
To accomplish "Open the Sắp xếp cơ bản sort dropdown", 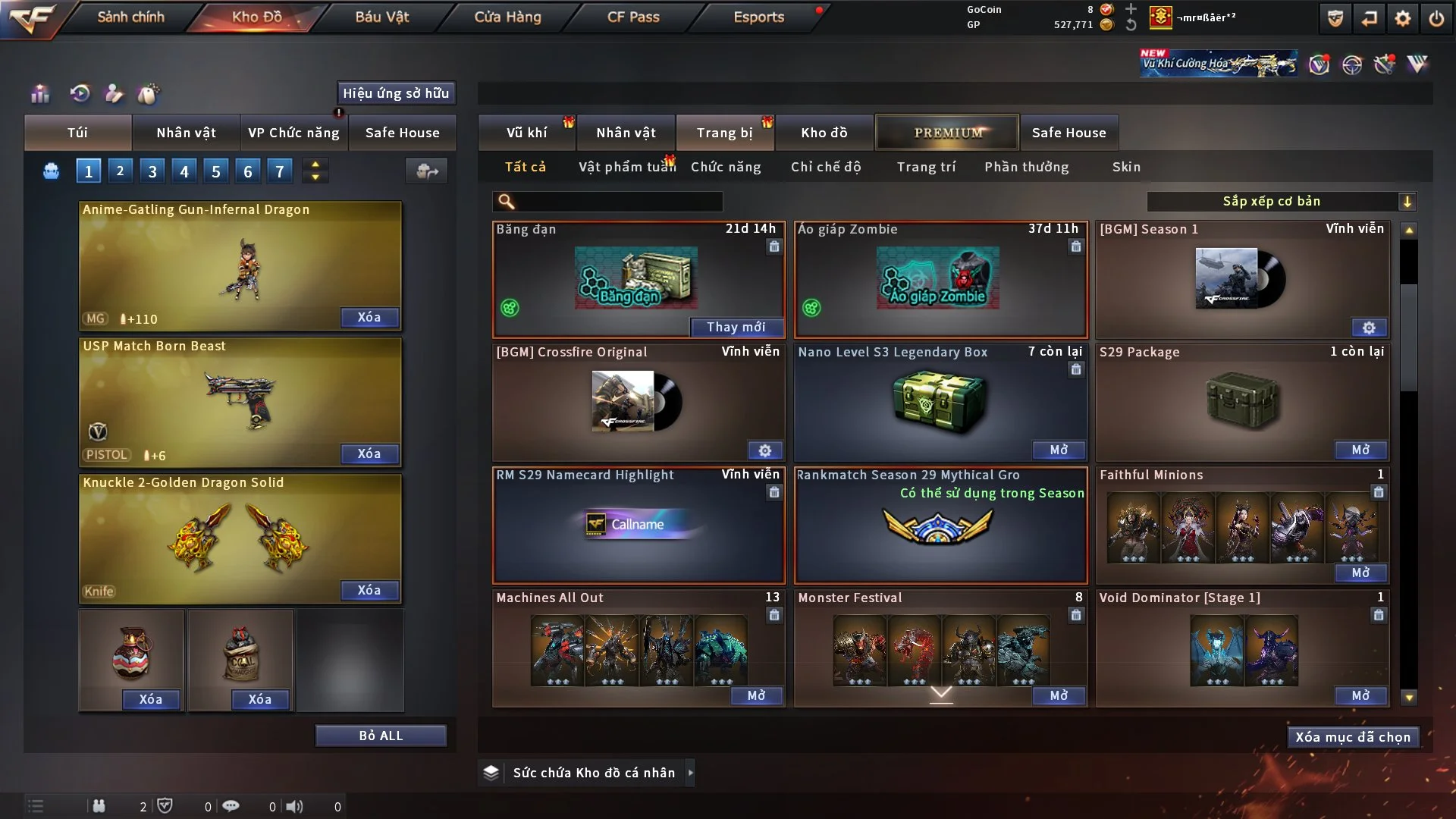I will tap(1281, 202).
